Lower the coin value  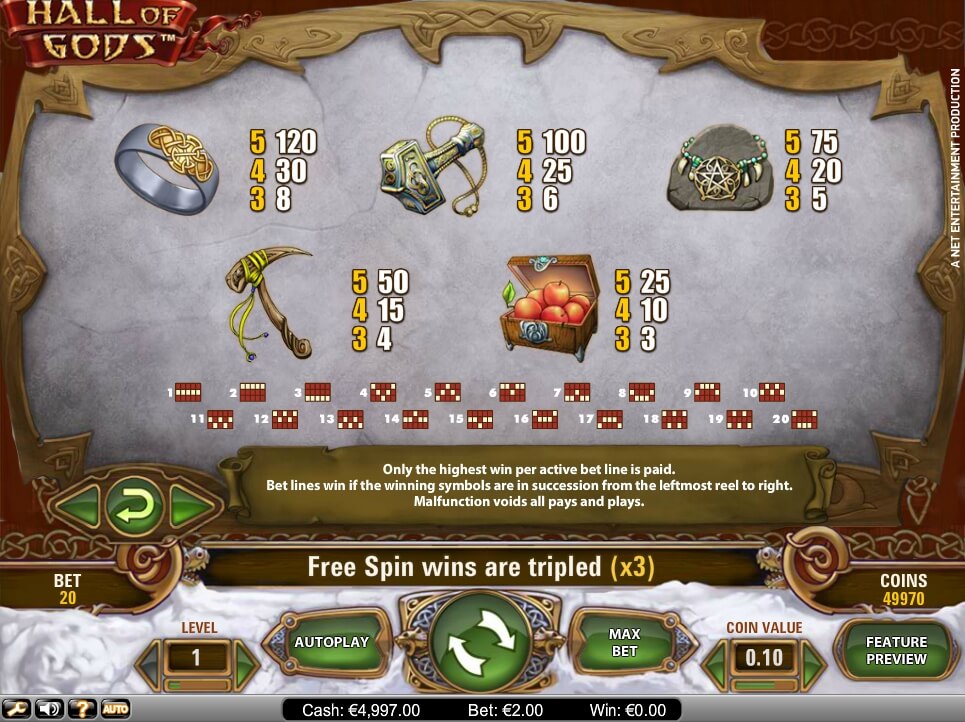pyautogui.click(x=716, y=659)
